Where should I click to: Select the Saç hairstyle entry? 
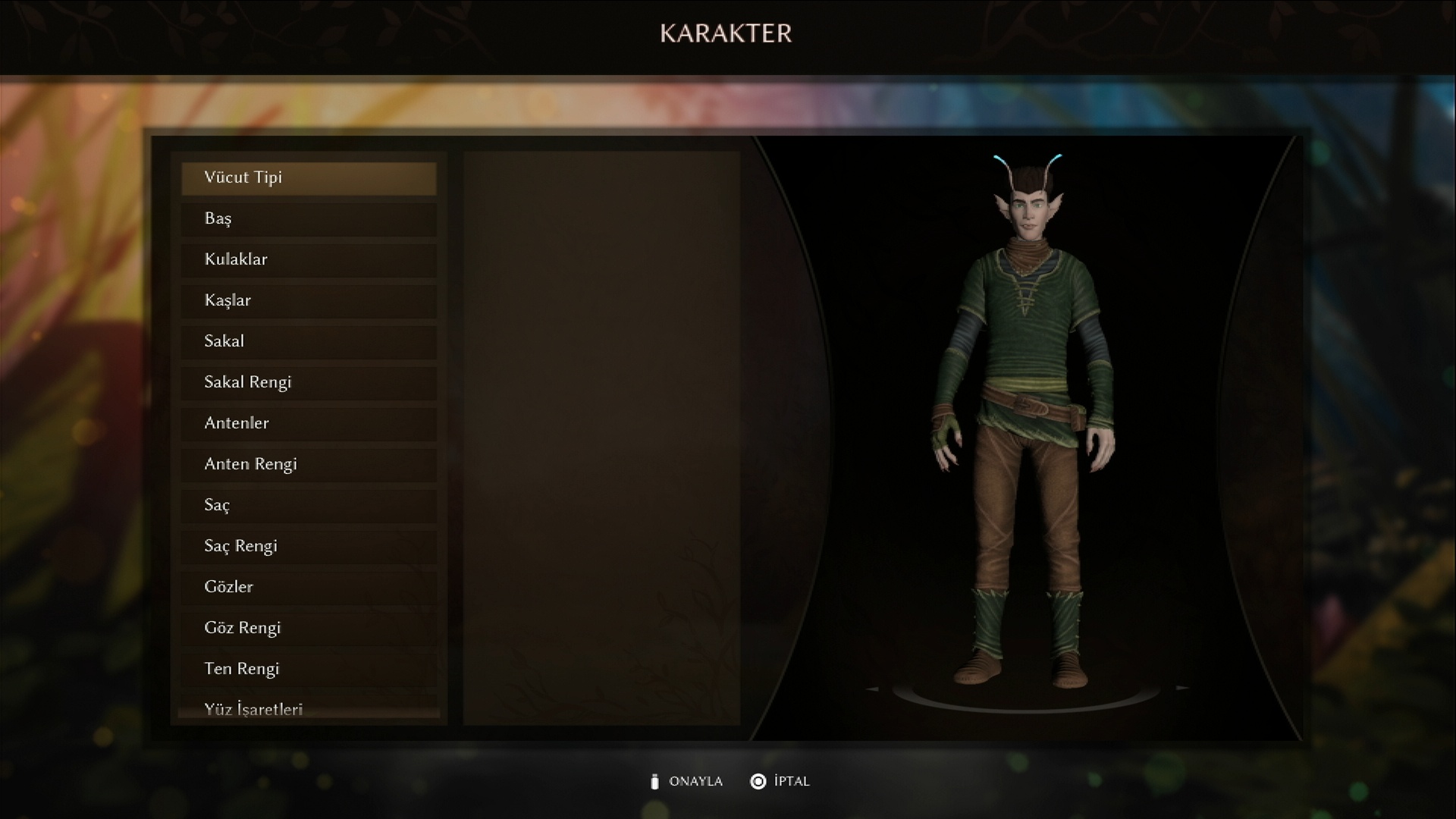pos(309,505)
